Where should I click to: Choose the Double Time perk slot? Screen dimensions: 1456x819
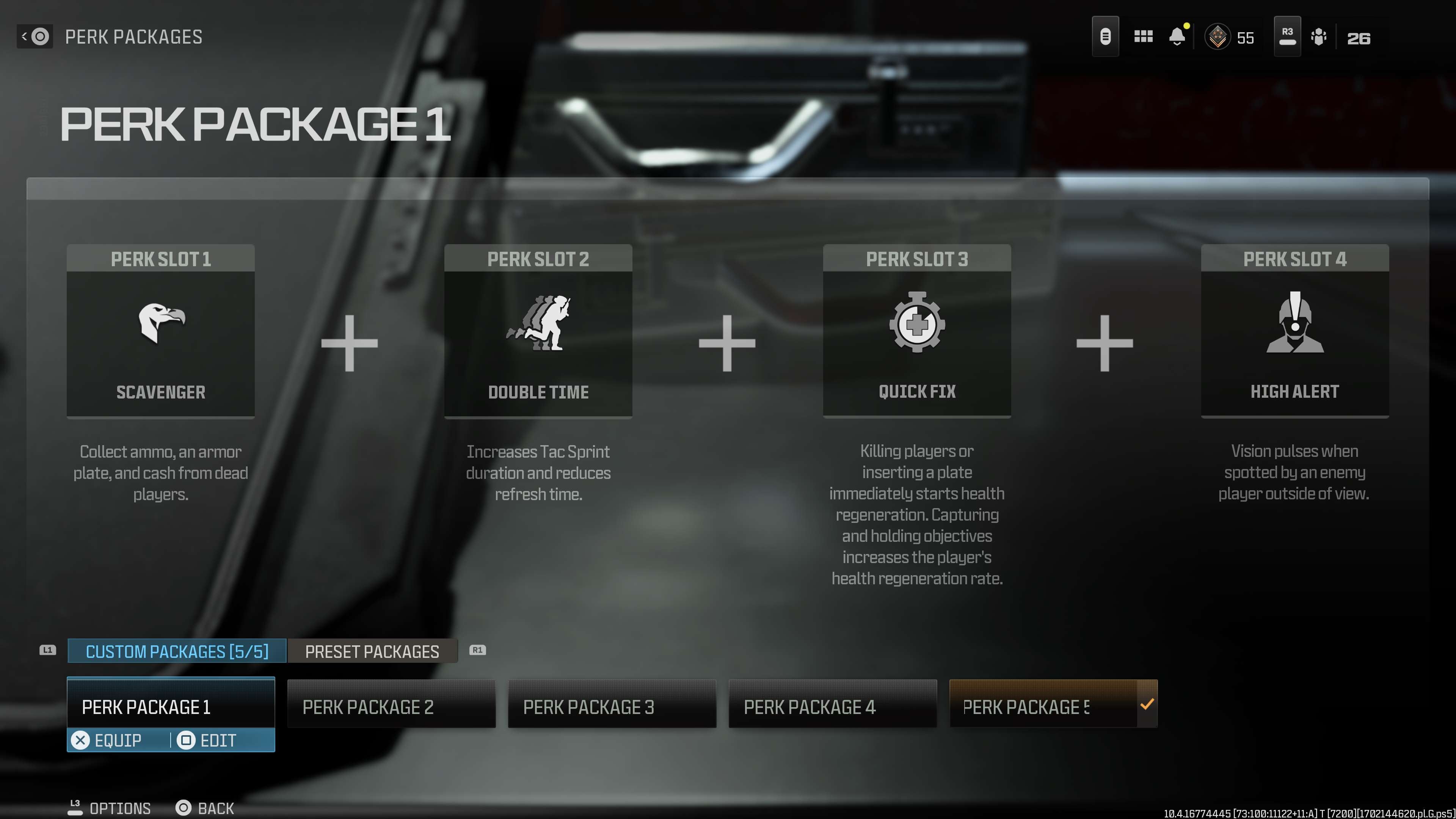click(538, 331)
